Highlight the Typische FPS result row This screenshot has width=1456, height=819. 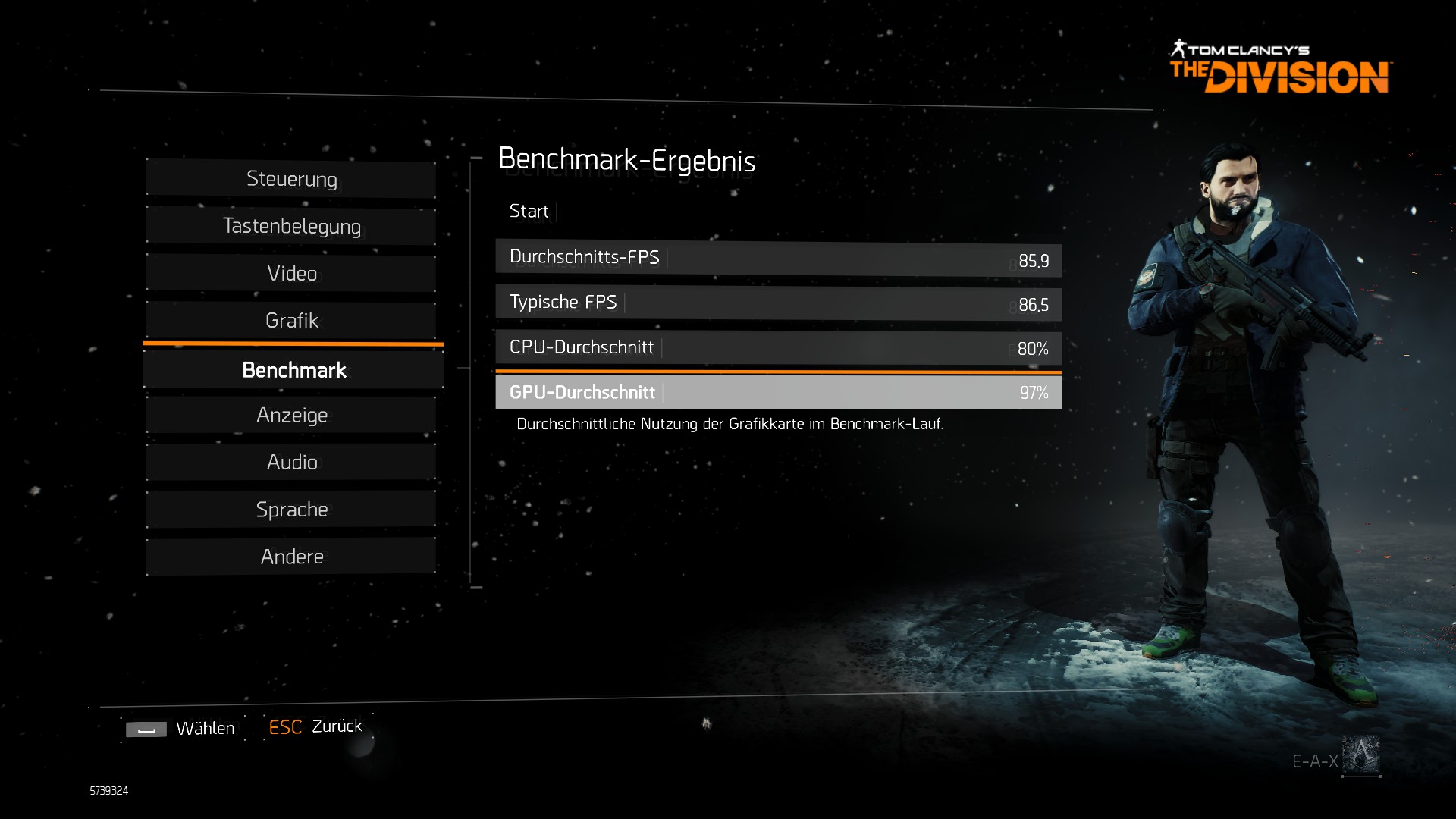coord(778,303)
